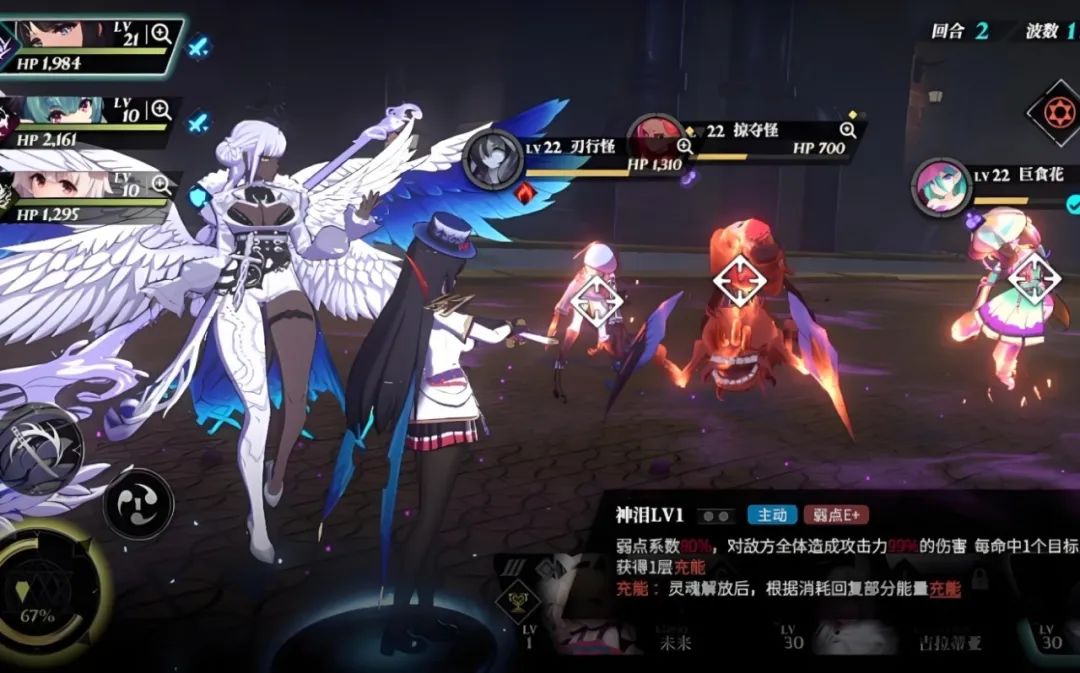This screenshot has height=673, width=1080.
Task: Target the 巨食花 enemy's diamond marker
Action: 1035,279
